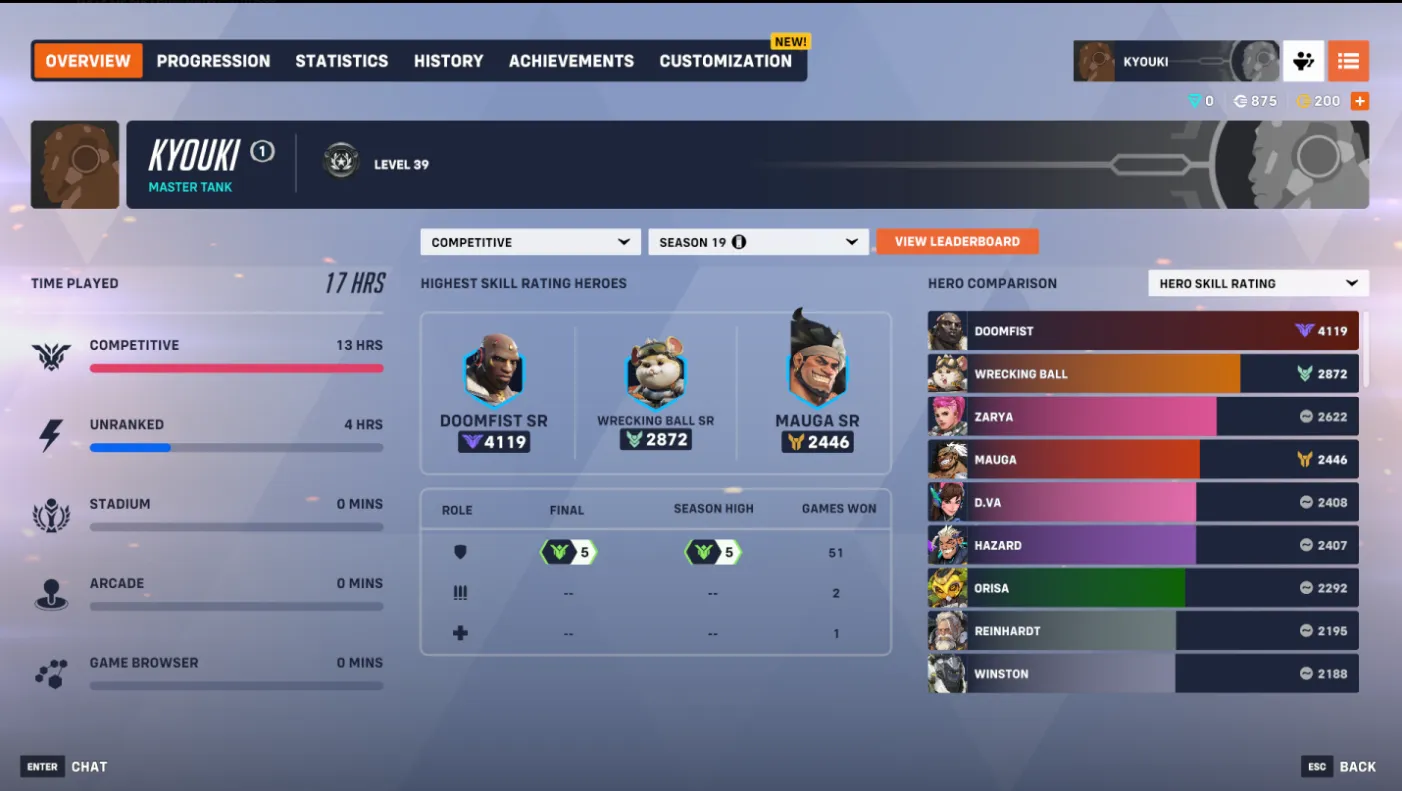Click the Tank role shield icon
The height and width of the screenshot is (791, 1402).
pyautogui.click(x=460, y=551)
